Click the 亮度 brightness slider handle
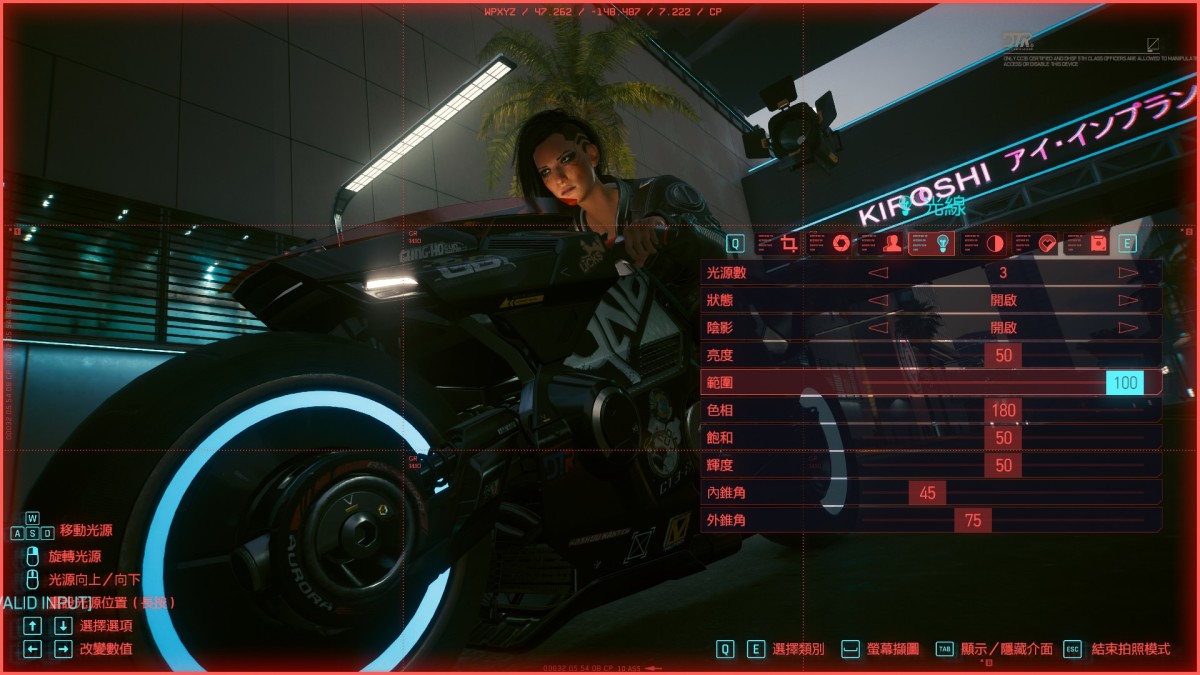The image size is (1200, 675). point(1003,355)
